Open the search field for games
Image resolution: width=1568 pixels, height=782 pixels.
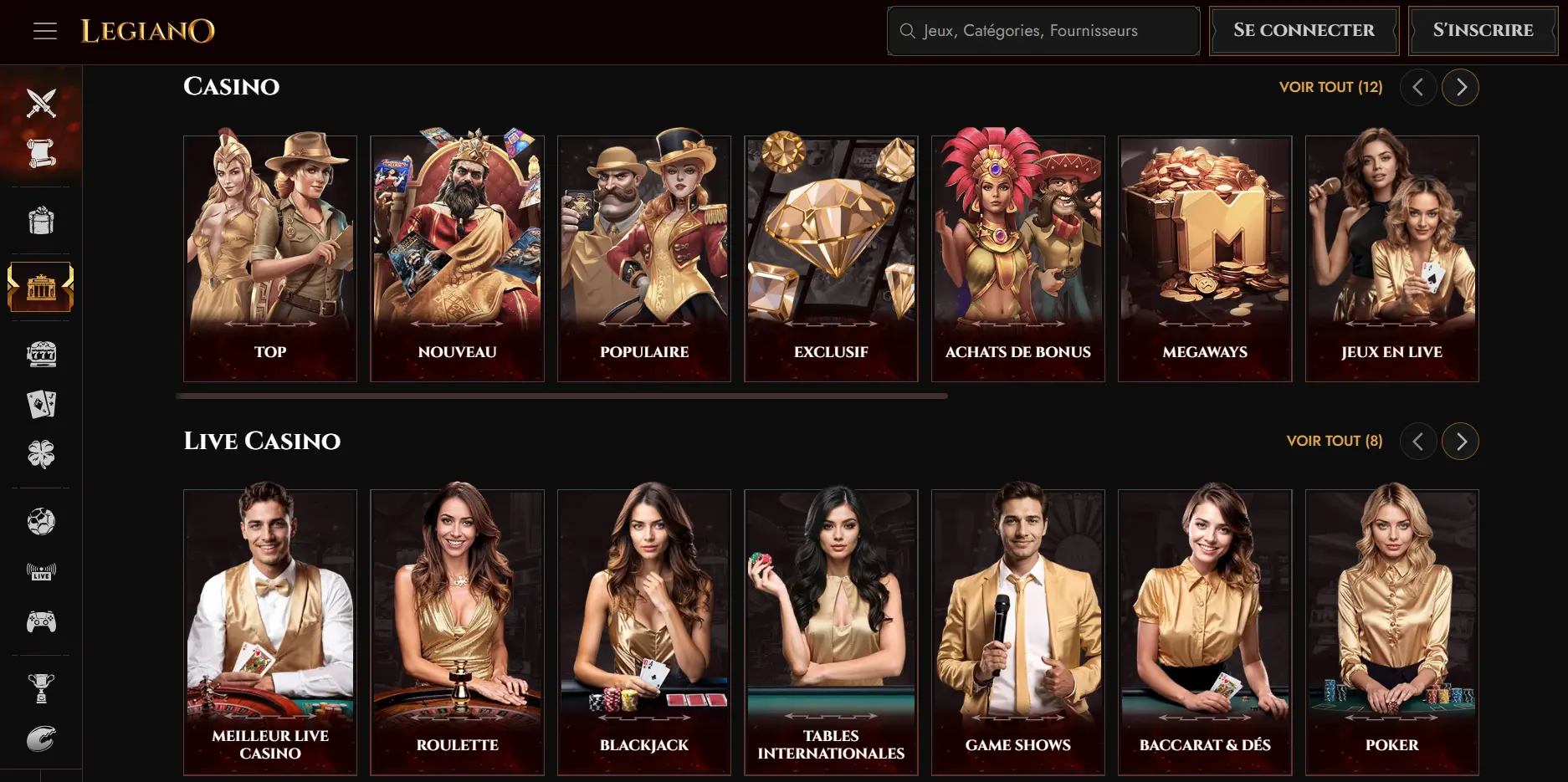[x=1043, y=31]
